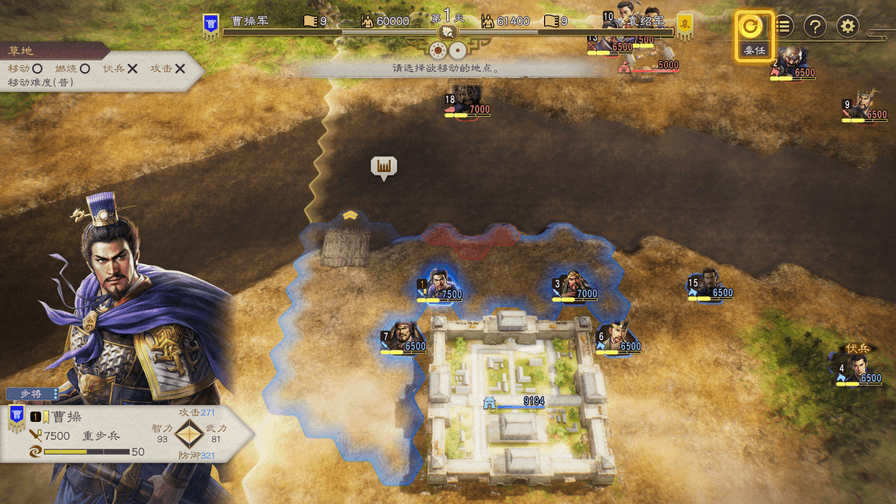The image size is (896, 504).
Task: Click the 曹操军 blue army banner
Action: coord(211,24)
